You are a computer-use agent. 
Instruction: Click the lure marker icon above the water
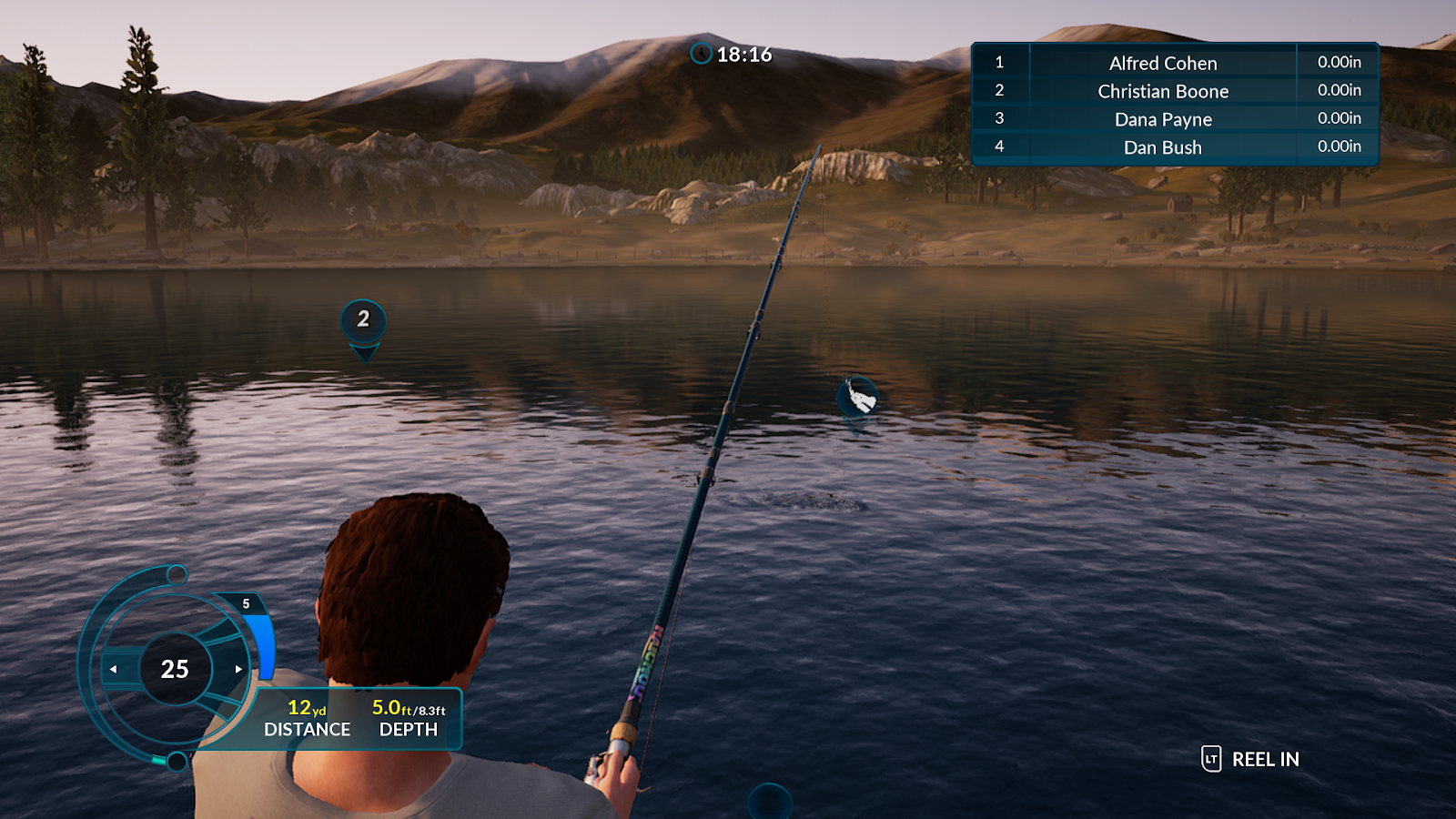[857, 397]
